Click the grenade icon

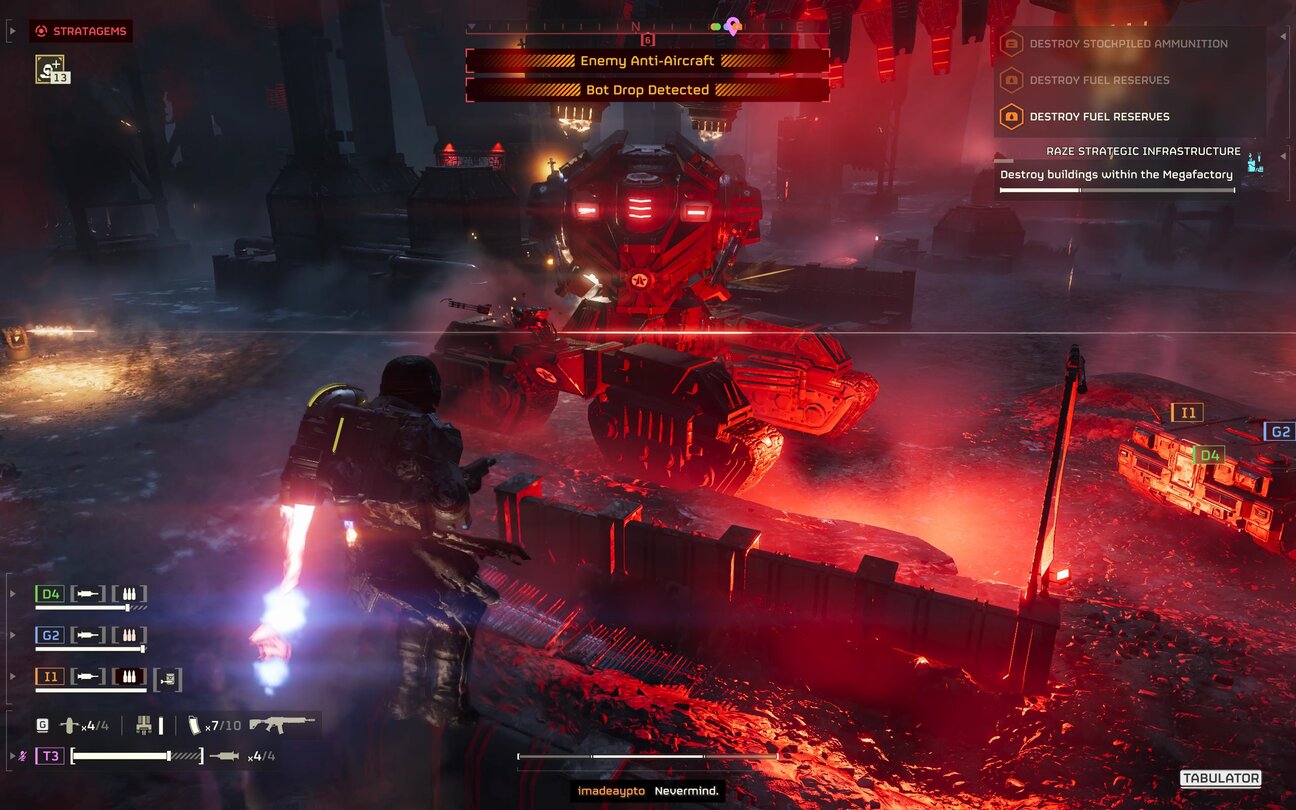tap(70, 725)
